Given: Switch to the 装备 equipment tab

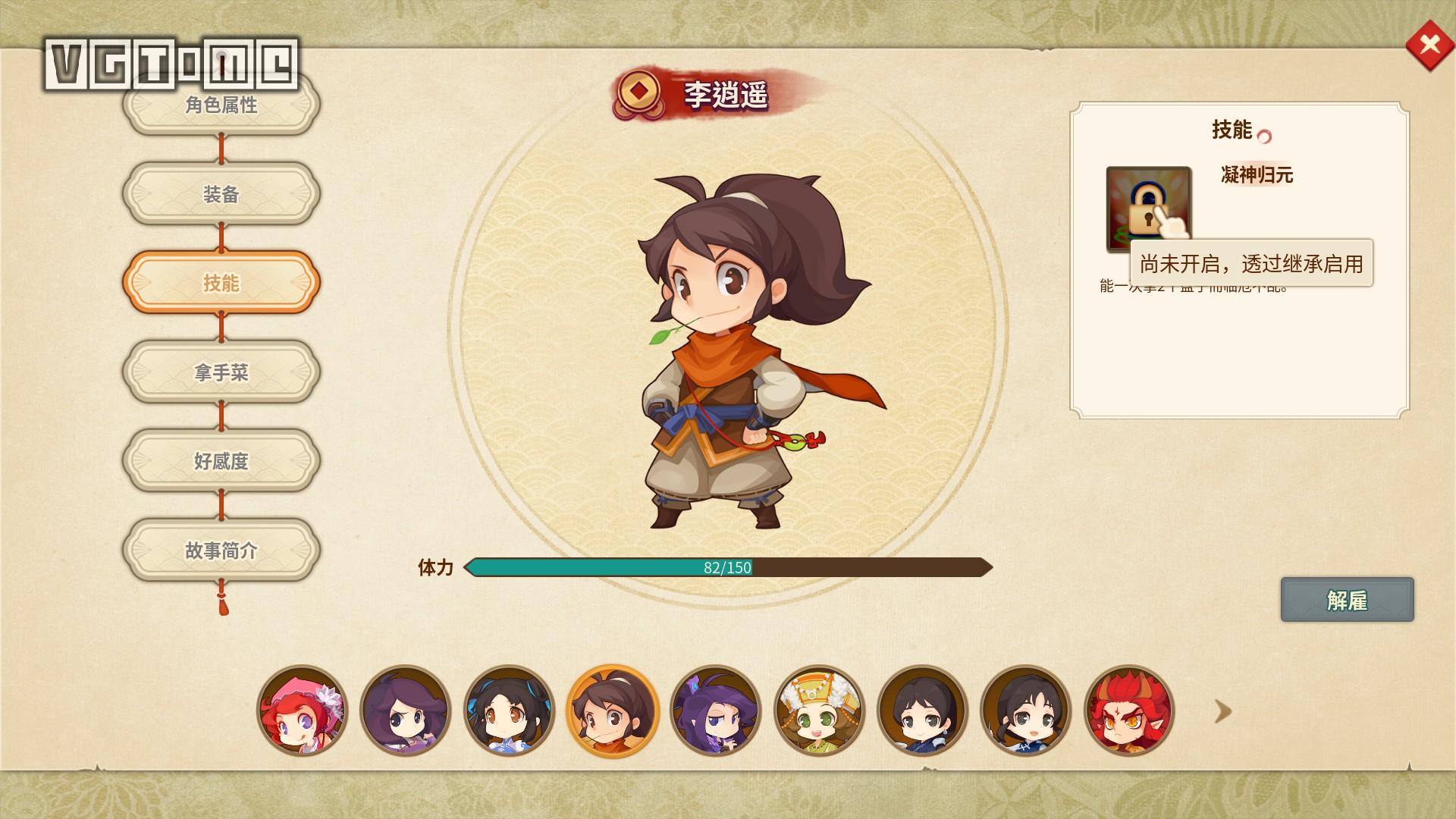Looking at the screenshot, I should point(221,194).
